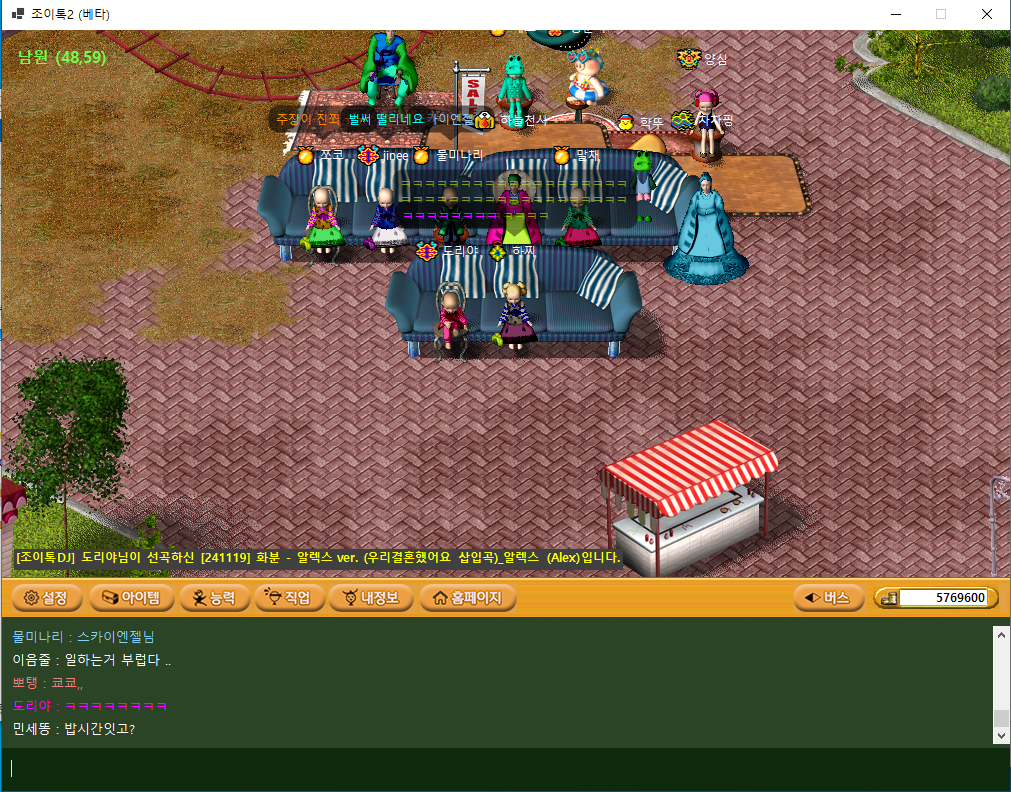The width and height of the screenshot is (1011, 792).
Task: Go to the 홈페이지 homepage
Action: [x=467, y=598]
